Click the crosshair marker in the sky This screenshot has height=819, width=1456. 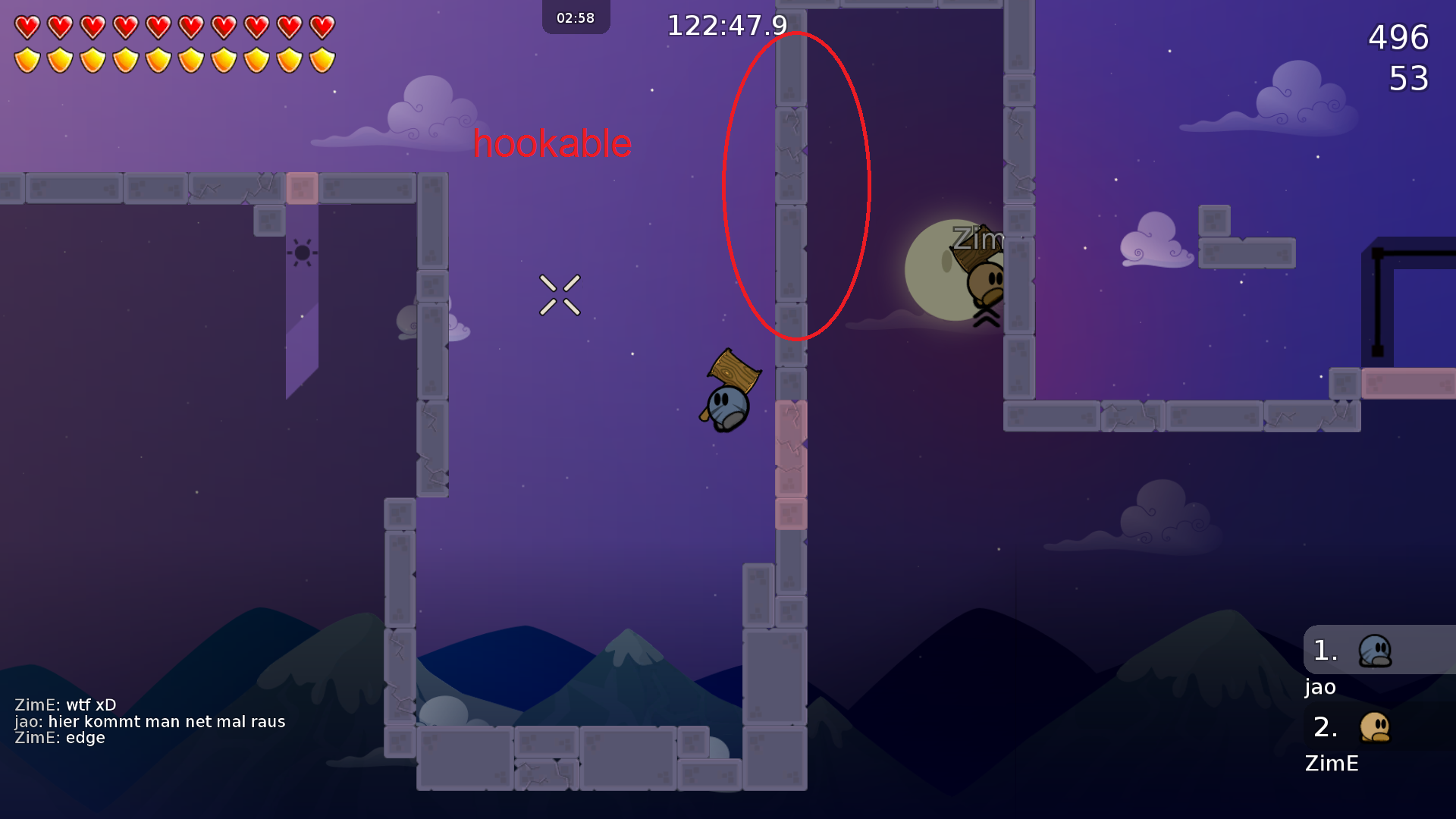(x=561, y=296)
